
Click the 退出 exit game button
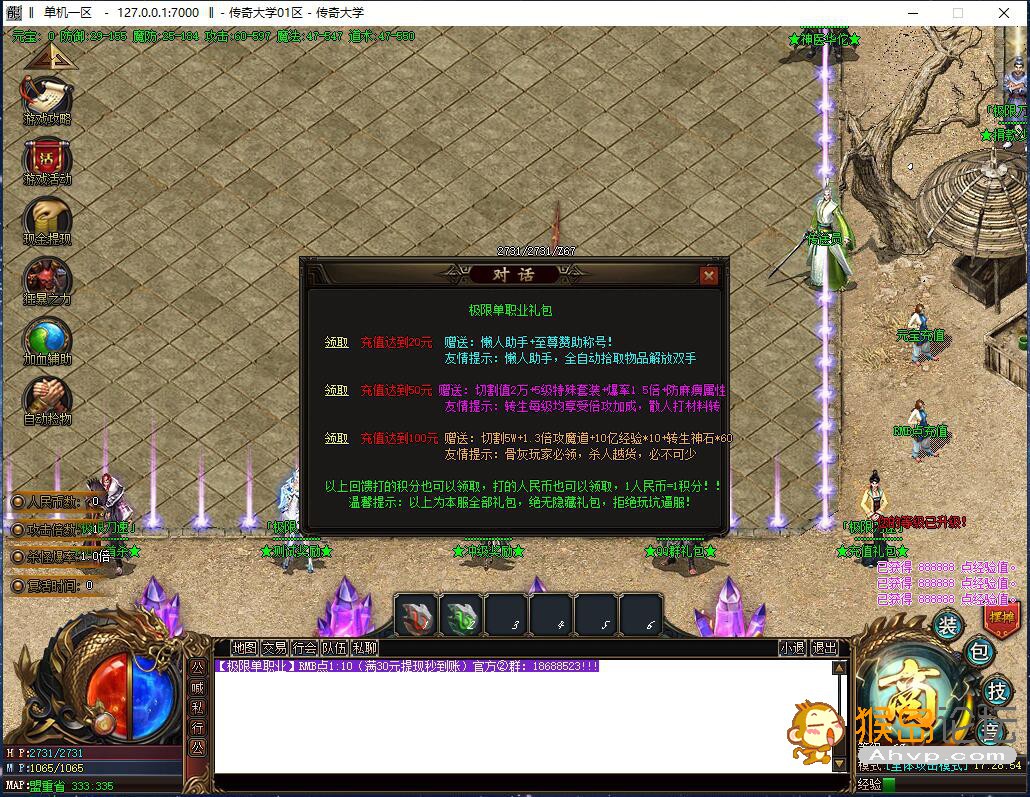click(x=824, y=648)
